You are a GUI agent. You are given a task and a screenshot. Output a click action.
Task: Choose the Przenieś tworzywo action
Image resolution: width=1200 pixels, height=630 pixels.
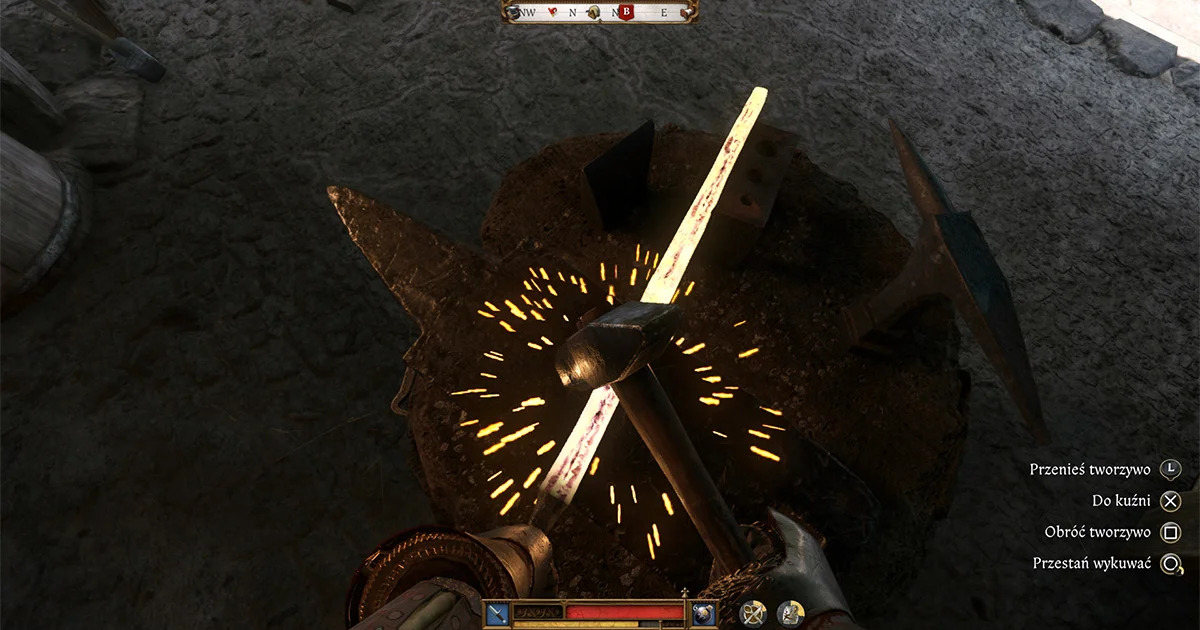tap(1171, 469)
